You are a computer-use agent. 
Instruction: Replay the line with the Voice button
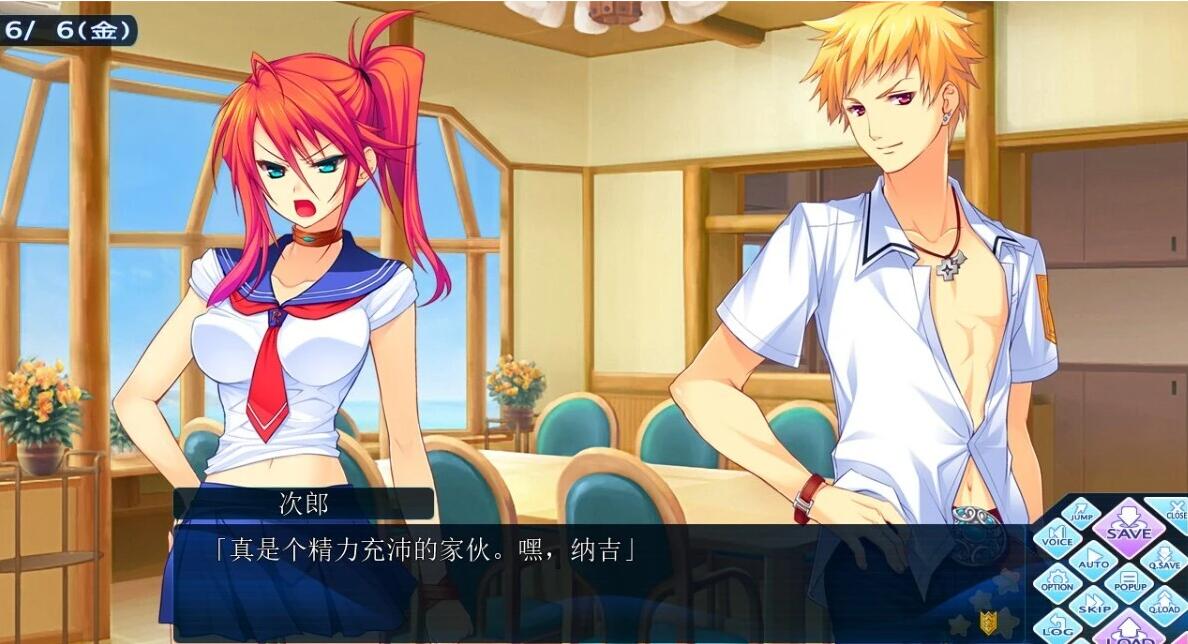pos(1057,540)
